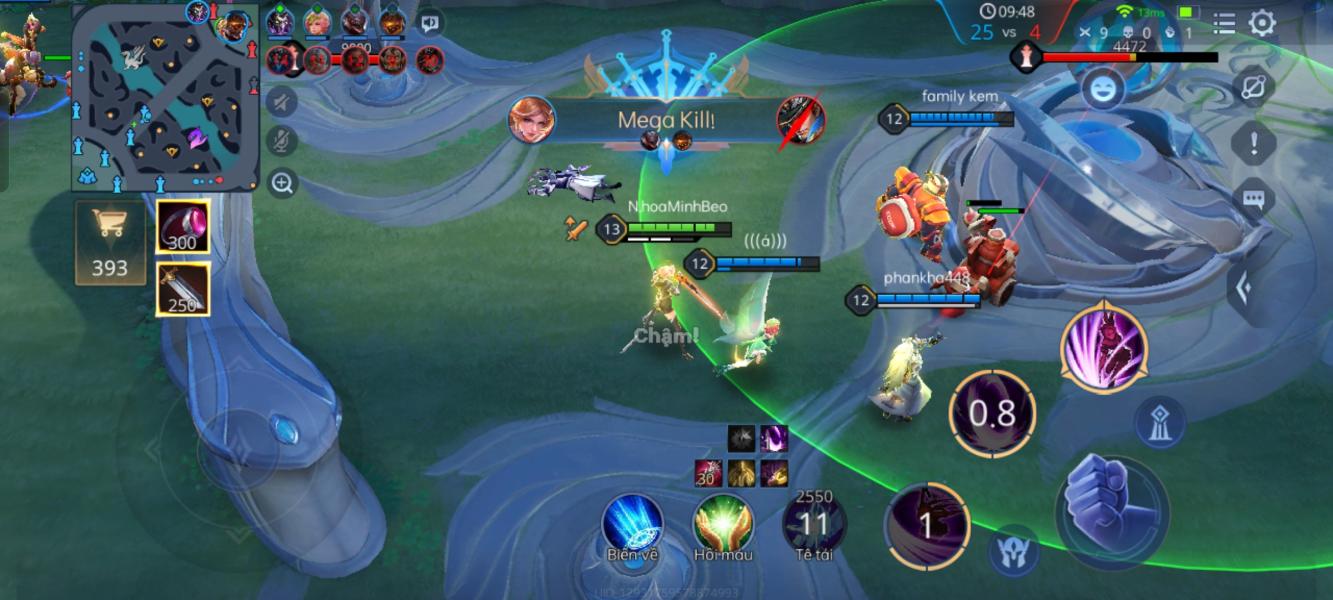
Task: Open the smiley emote button
Action: tap(1103, 90)
